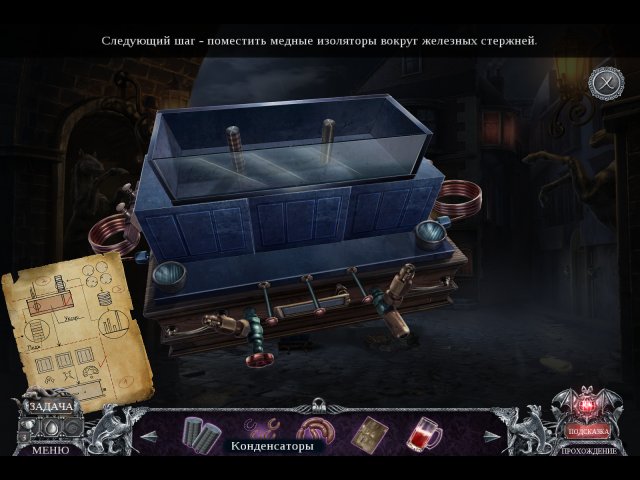Select the red liquid mug in inventory
The width and height of the screenshot is (640, 480).
(424, 433)
